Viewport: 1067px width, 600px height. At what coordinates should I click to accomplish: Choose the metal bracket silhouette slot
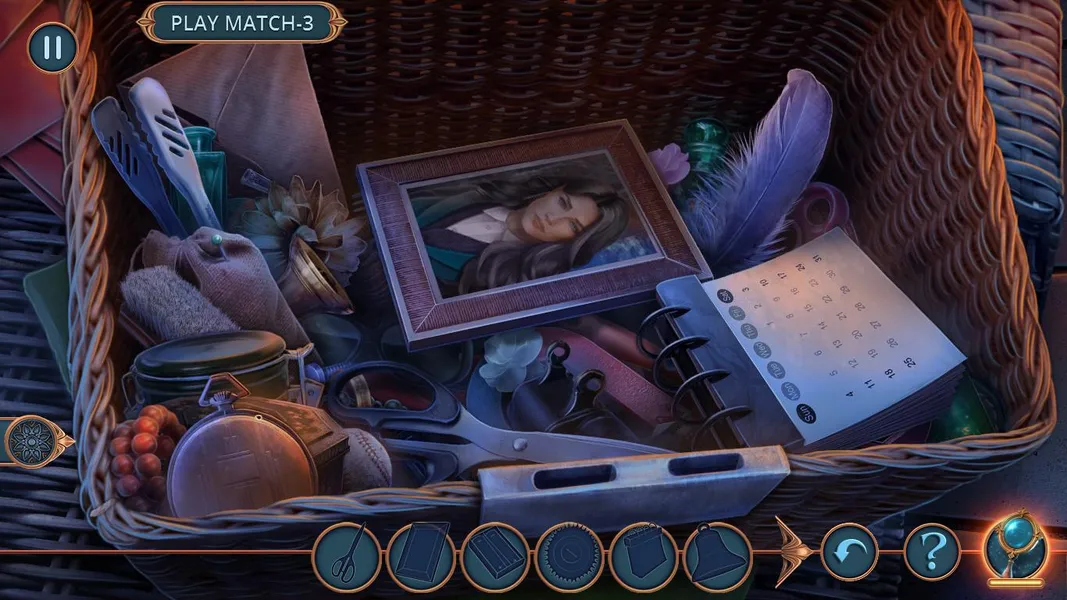pos(495,557)
